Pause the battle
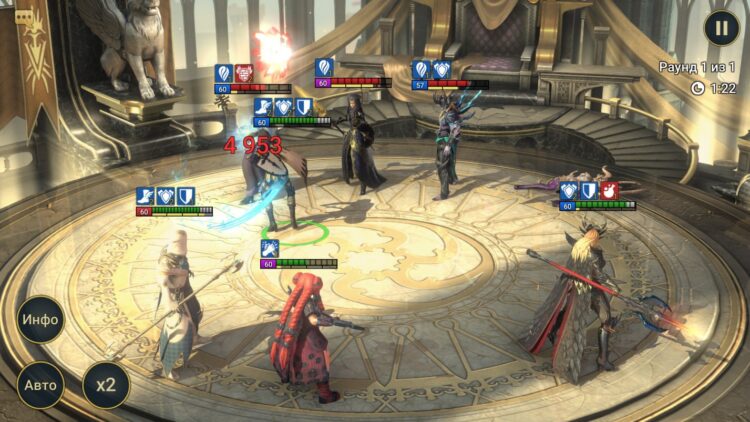The height and width of the screenshot is (422, 750). coord(721,28)
